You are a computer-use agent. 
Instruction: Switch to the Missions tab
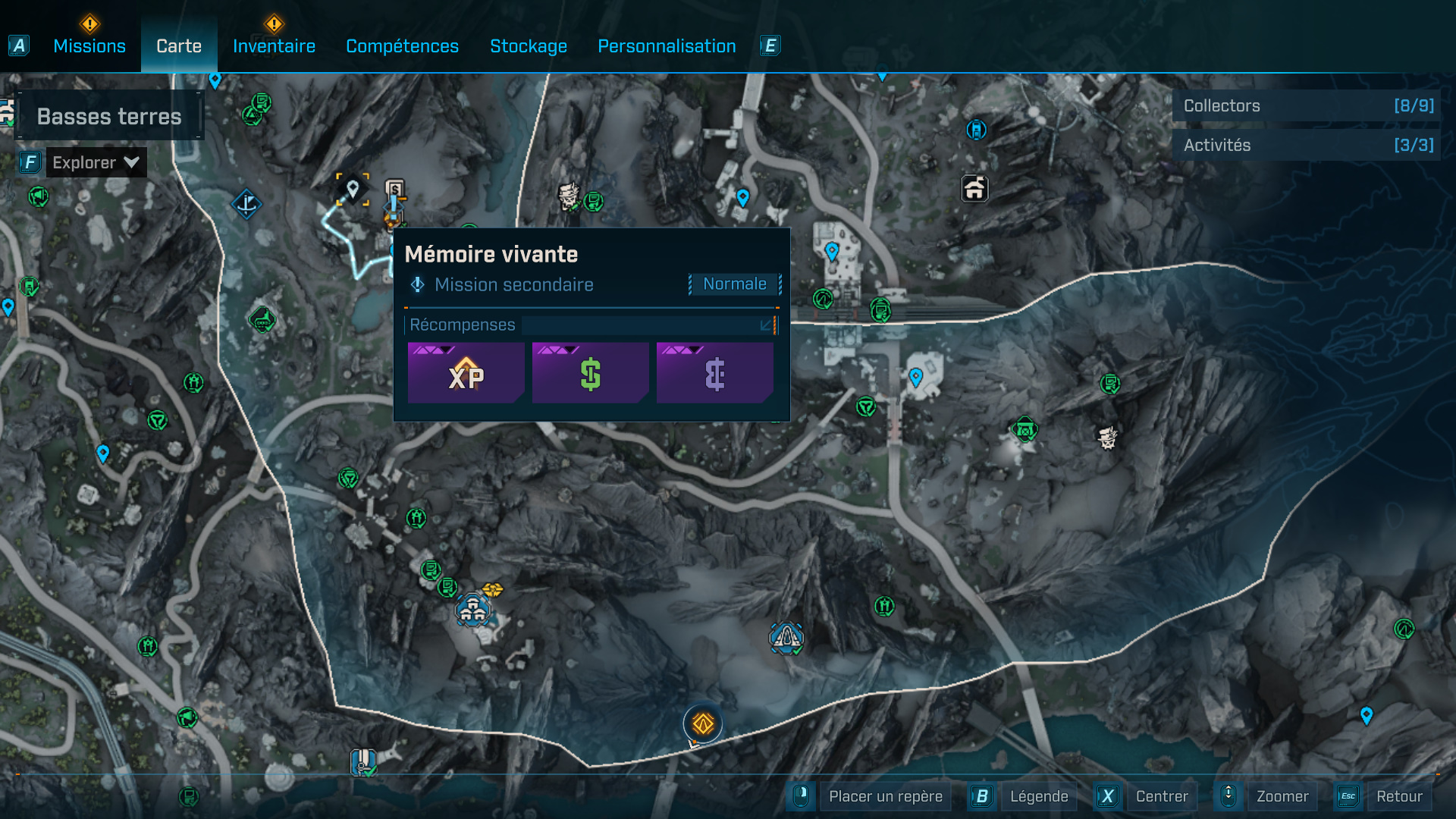[89, 46]
